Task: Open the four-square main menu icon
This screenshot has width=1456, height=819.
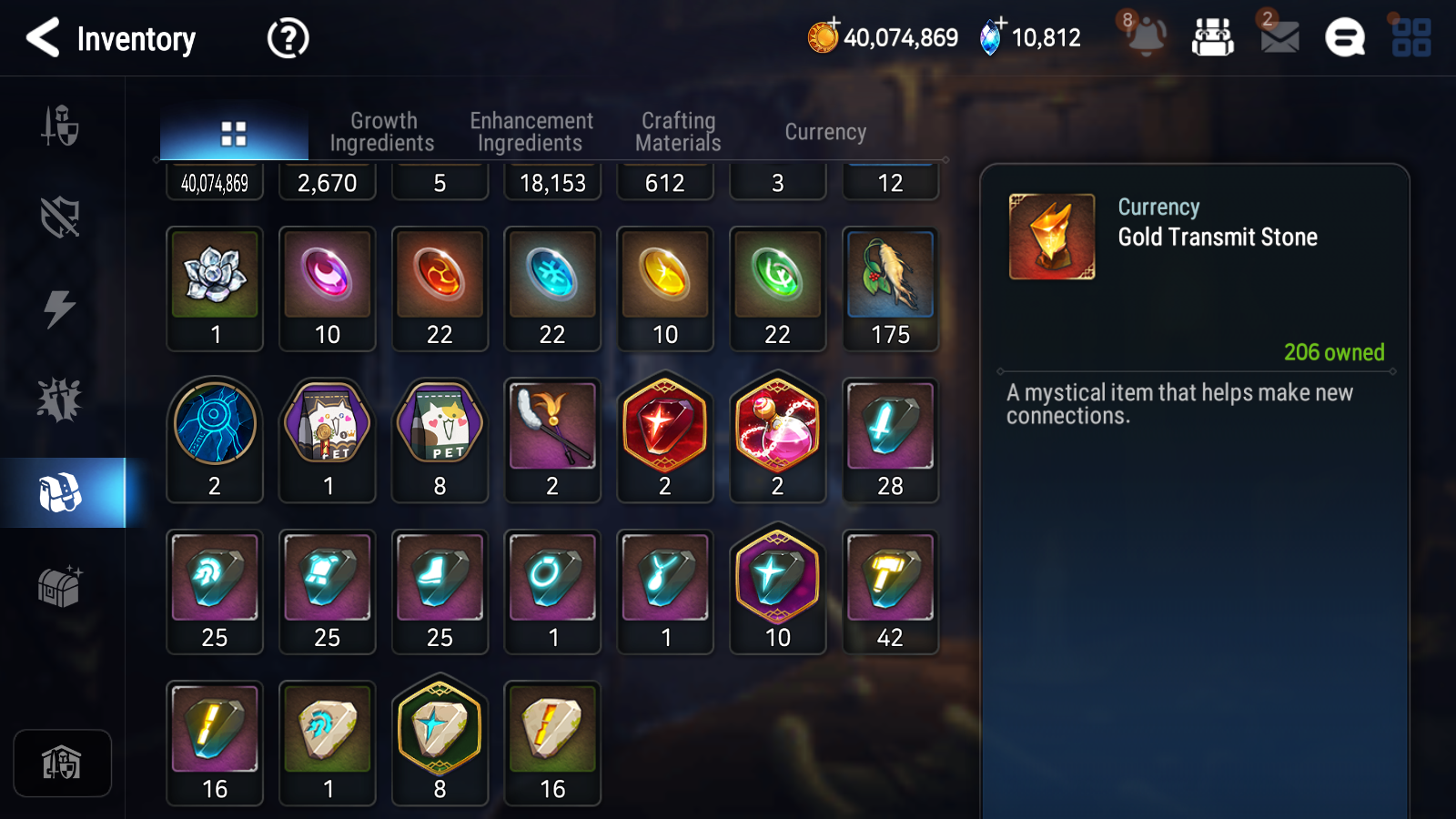Action: pos(1410,38)
